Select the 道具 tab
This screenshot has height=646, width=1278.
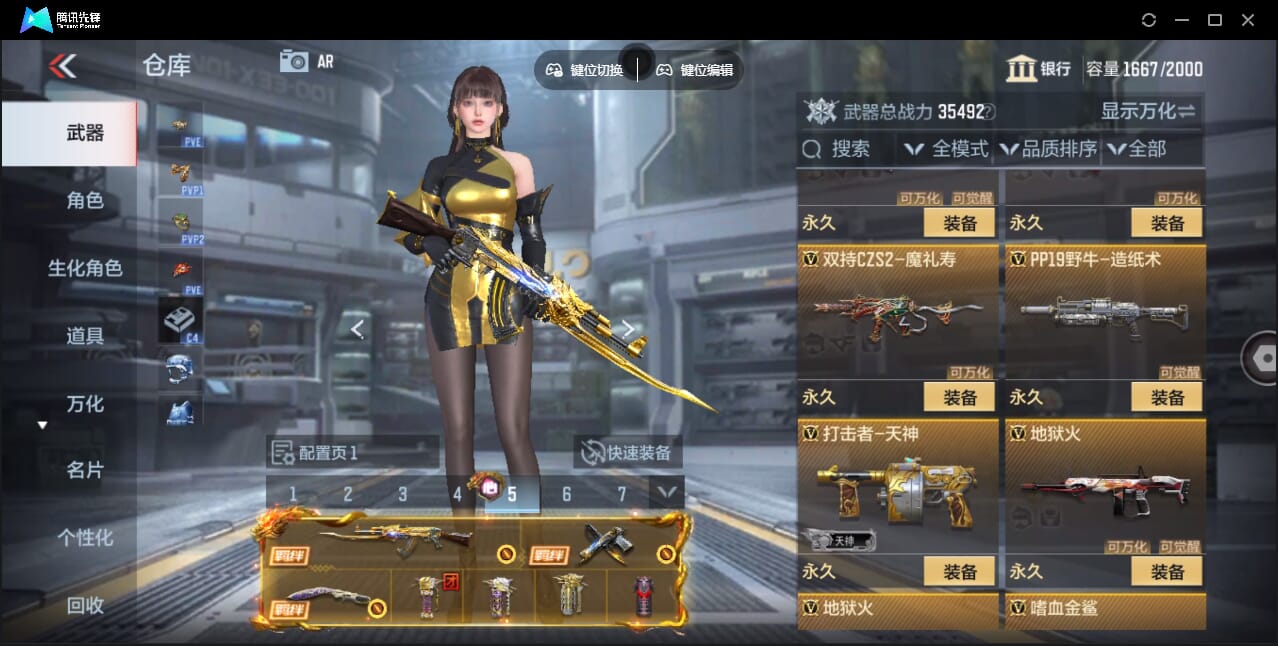tap(85, 336)
